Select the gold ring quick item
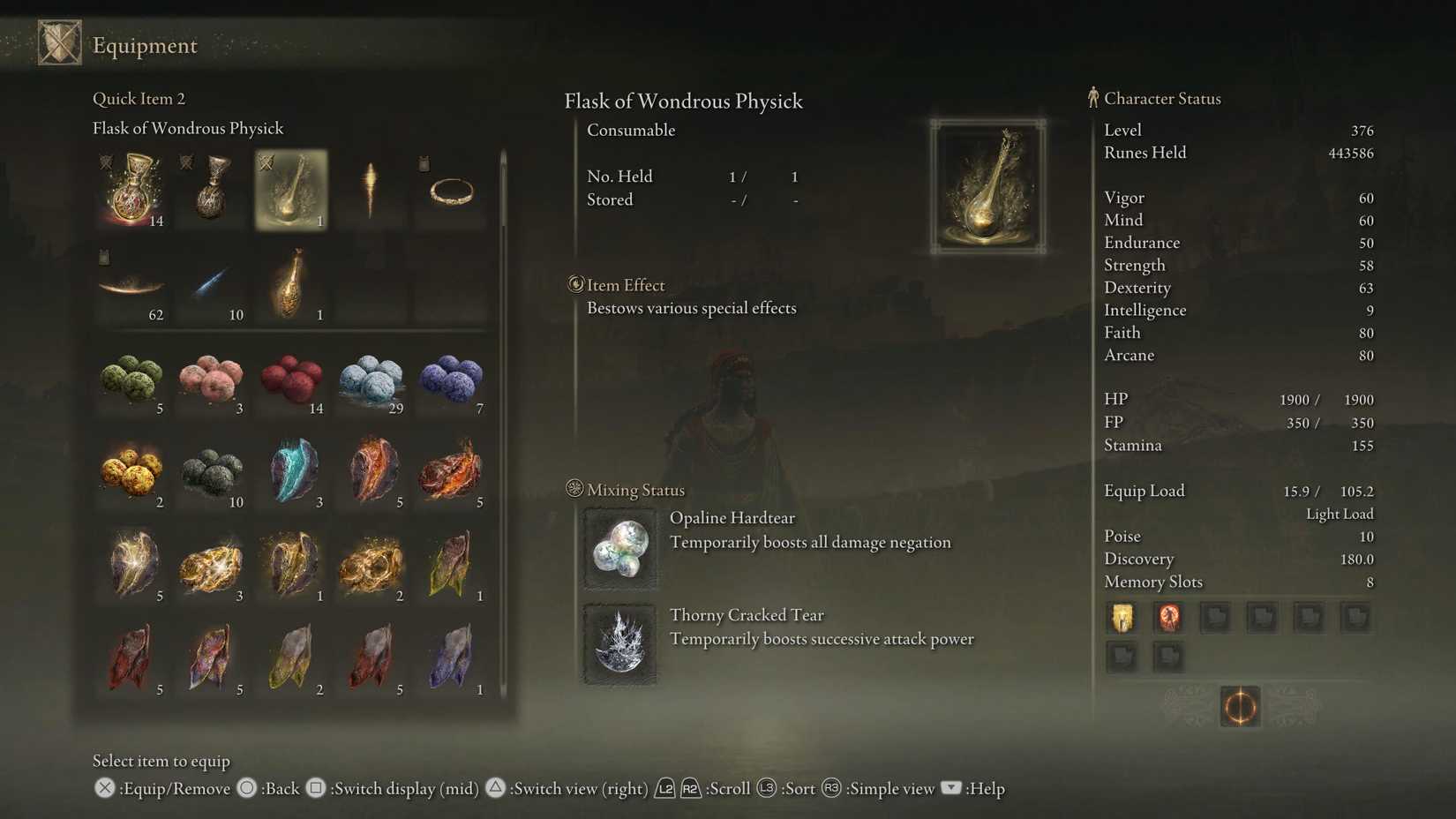Screen dimensions: 1456x819 tap(450, 190)
